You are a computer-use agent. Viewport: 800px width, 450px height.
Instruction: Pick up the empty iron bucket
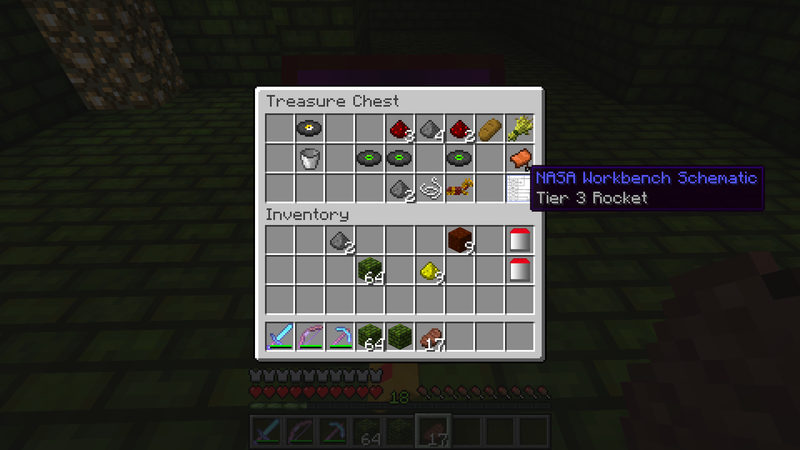pyautogui.click(x=309, y=158)
